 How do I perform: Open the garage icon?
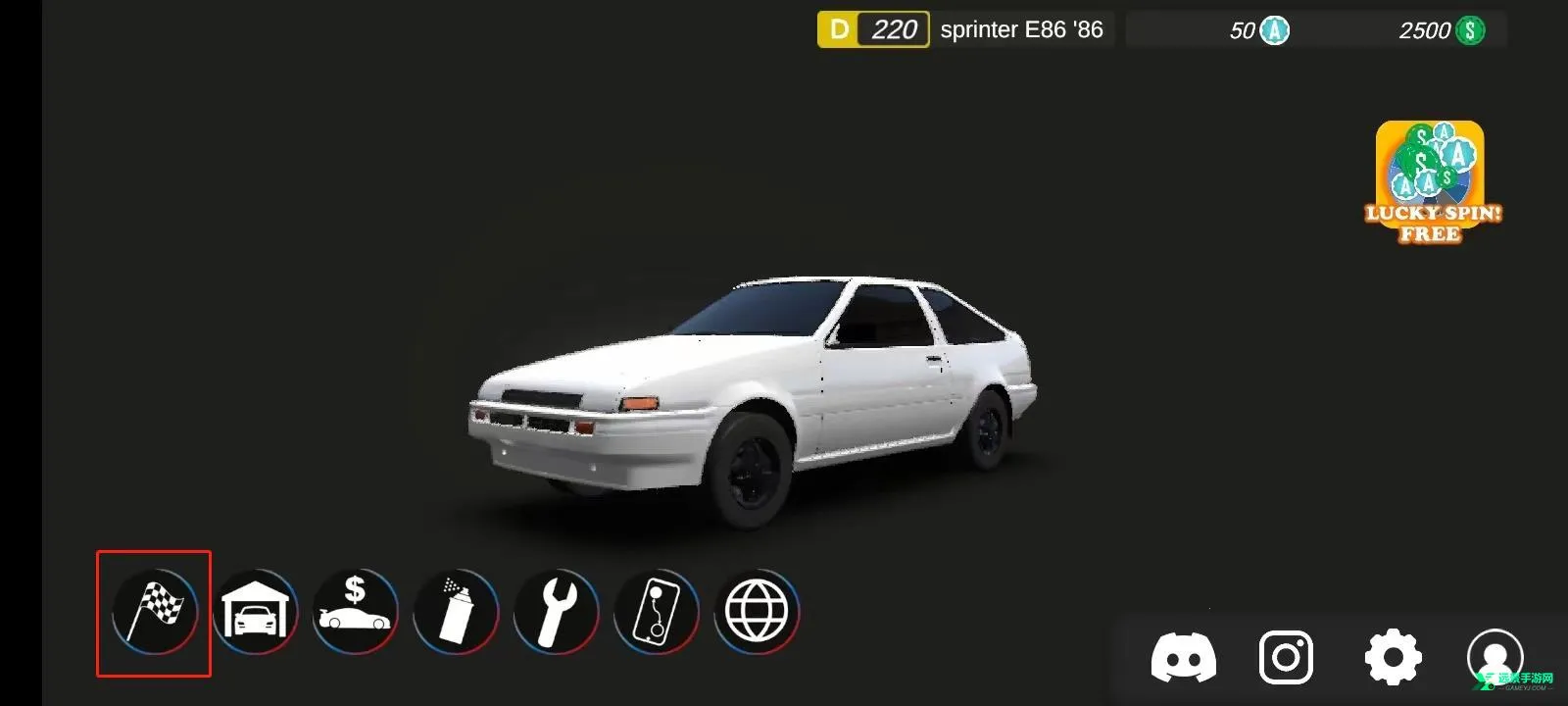tap(256, 612)
